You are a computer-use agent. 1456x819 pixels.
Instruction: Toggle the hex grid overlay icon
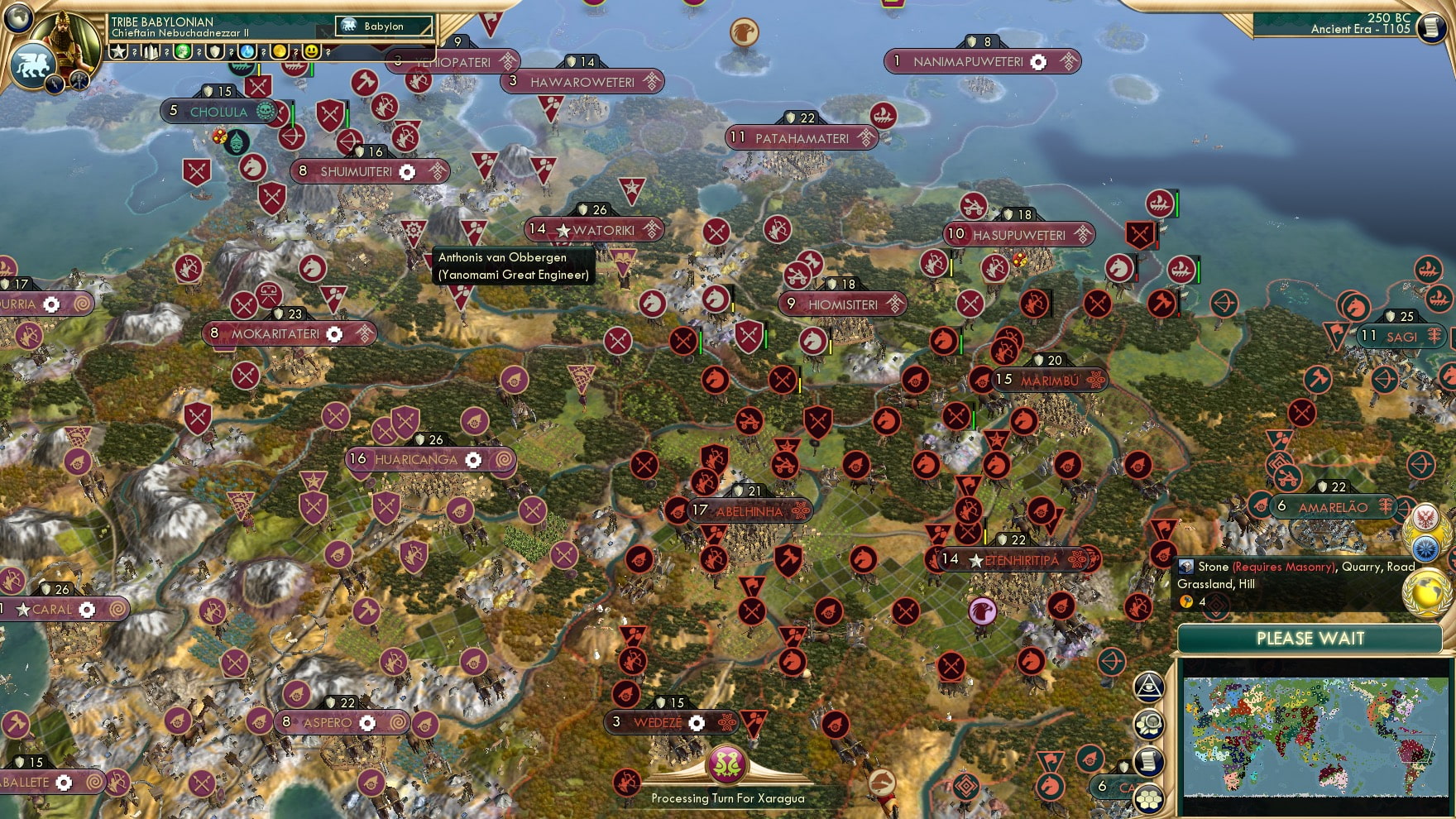coord(1148,798)
